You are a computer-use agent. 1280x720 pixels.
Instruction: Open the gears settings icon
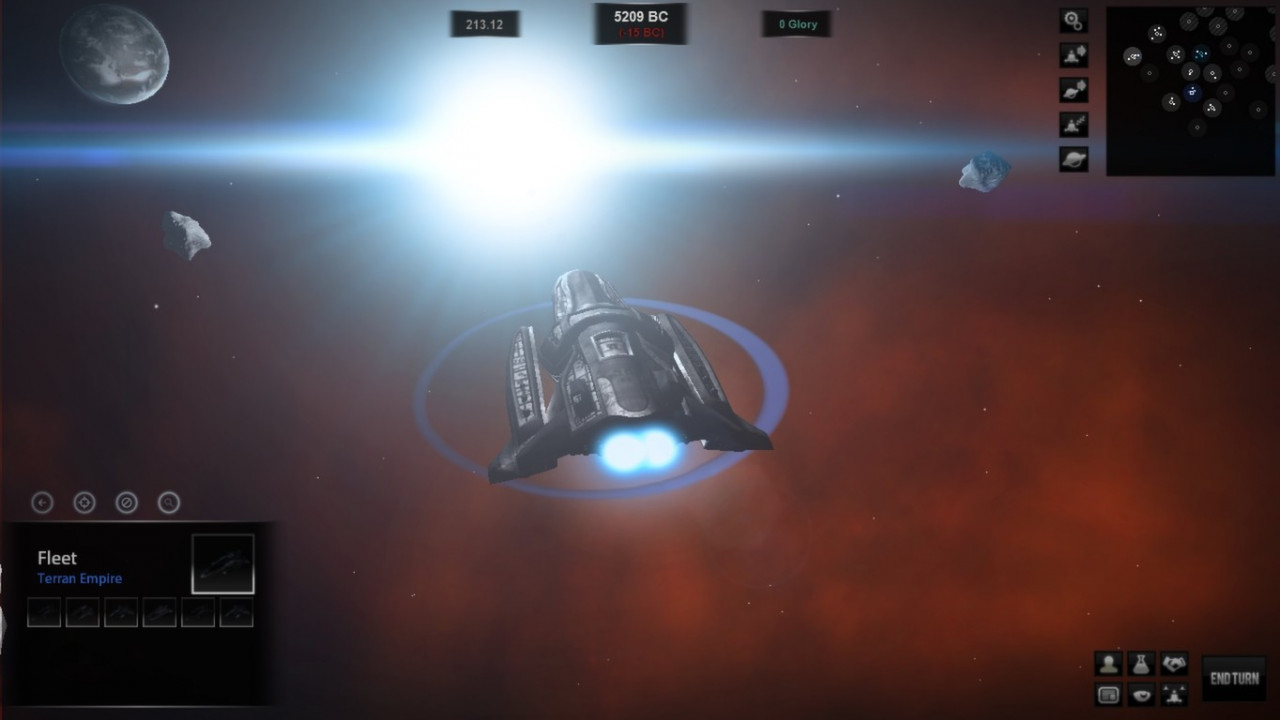pos(1073,20)
